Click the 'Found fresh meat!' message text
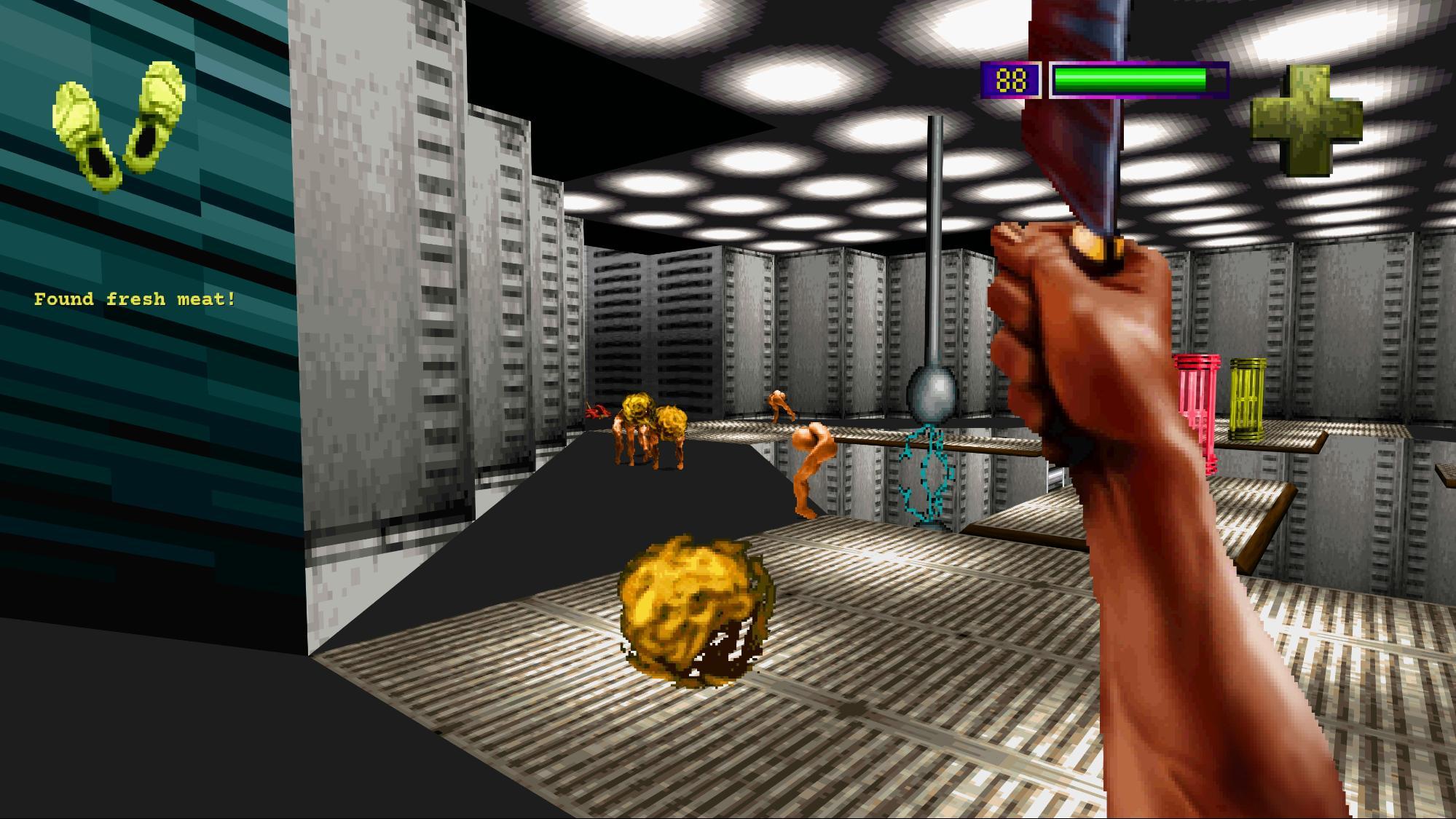This screenshot has height=819, width=1456. (x=135, y=298)
